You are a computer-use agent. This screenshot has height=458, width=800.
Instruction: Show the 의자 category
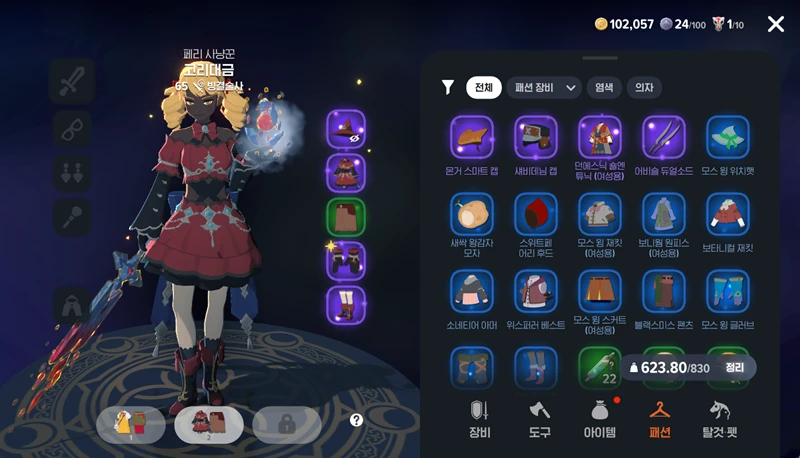point(644,88)
